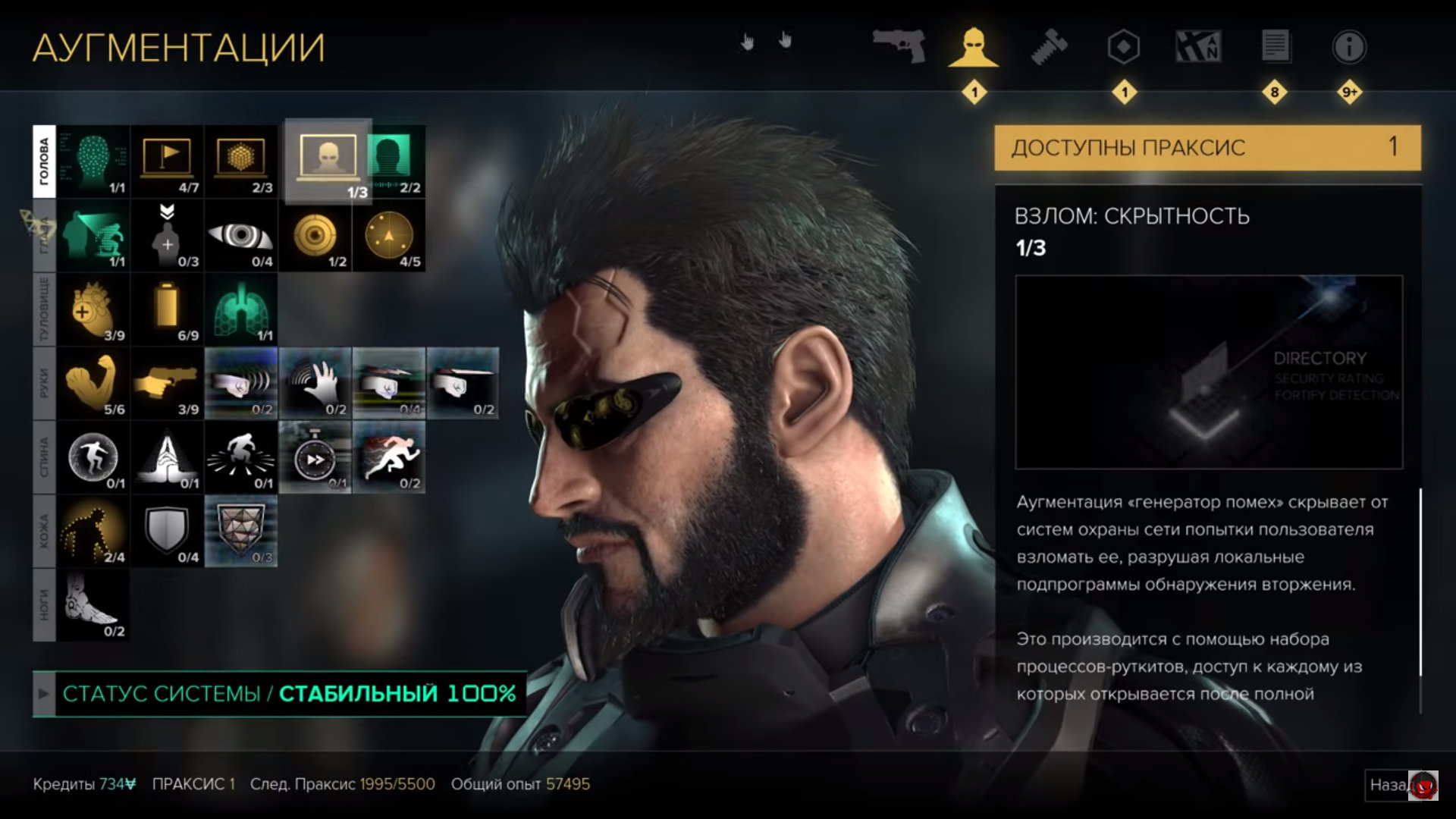The width and height of the screenshot is (1456, 819).
Task: Switch to the crafting screw tab
Action: 1050,45
